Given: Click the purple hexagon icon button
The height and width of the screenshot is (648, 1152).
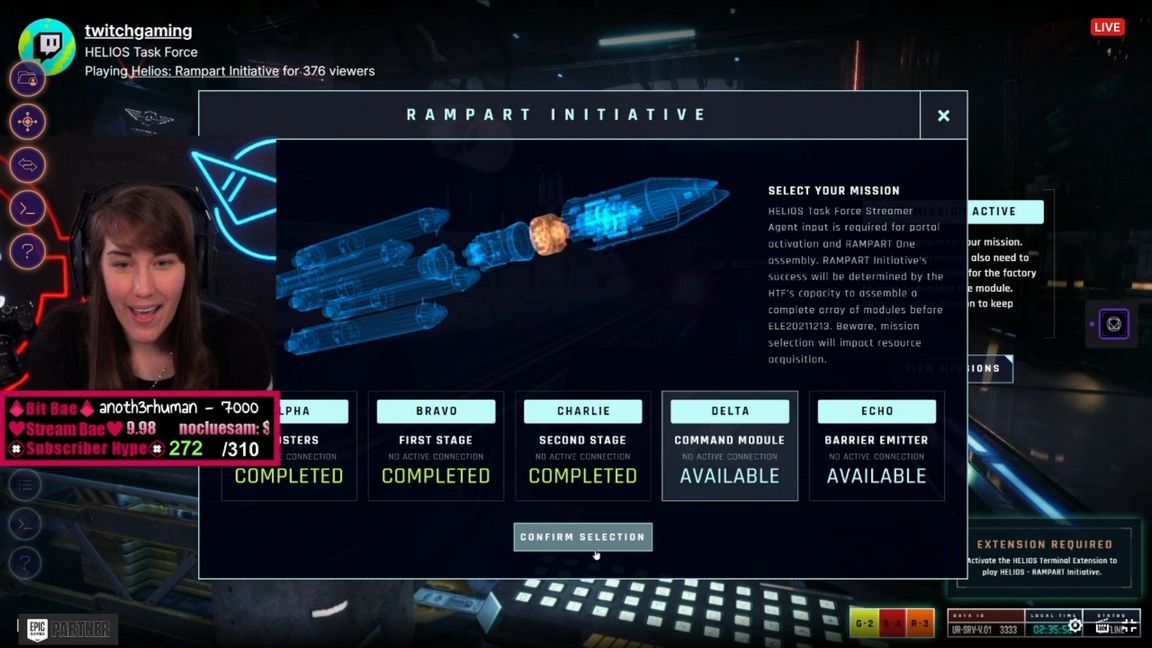Looking at the screenshot, I should pyautogui.click(x=1114, y=324).
